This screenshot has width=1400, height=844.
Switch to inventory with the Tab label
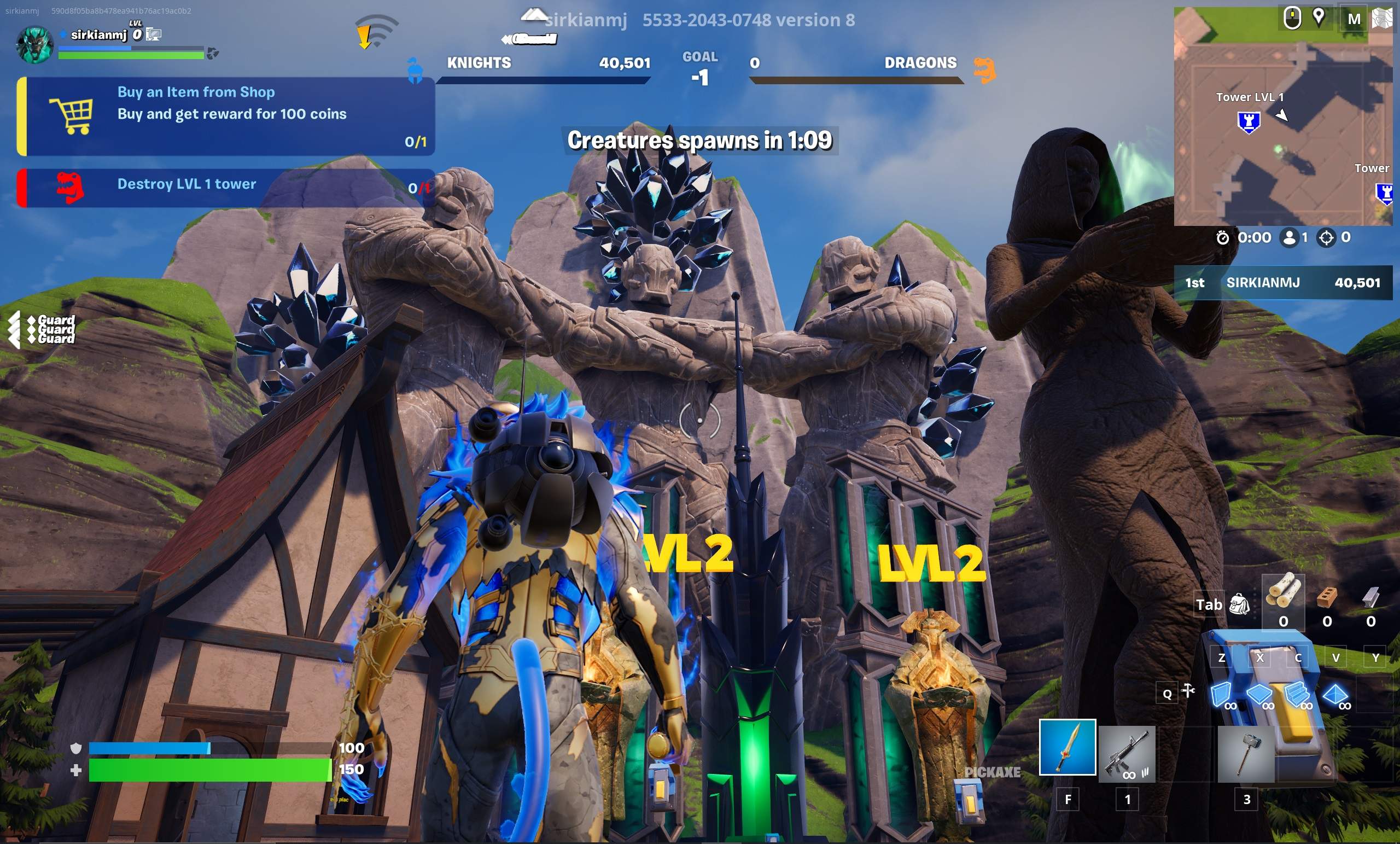pyautogui.click(x=1209, y=604)
